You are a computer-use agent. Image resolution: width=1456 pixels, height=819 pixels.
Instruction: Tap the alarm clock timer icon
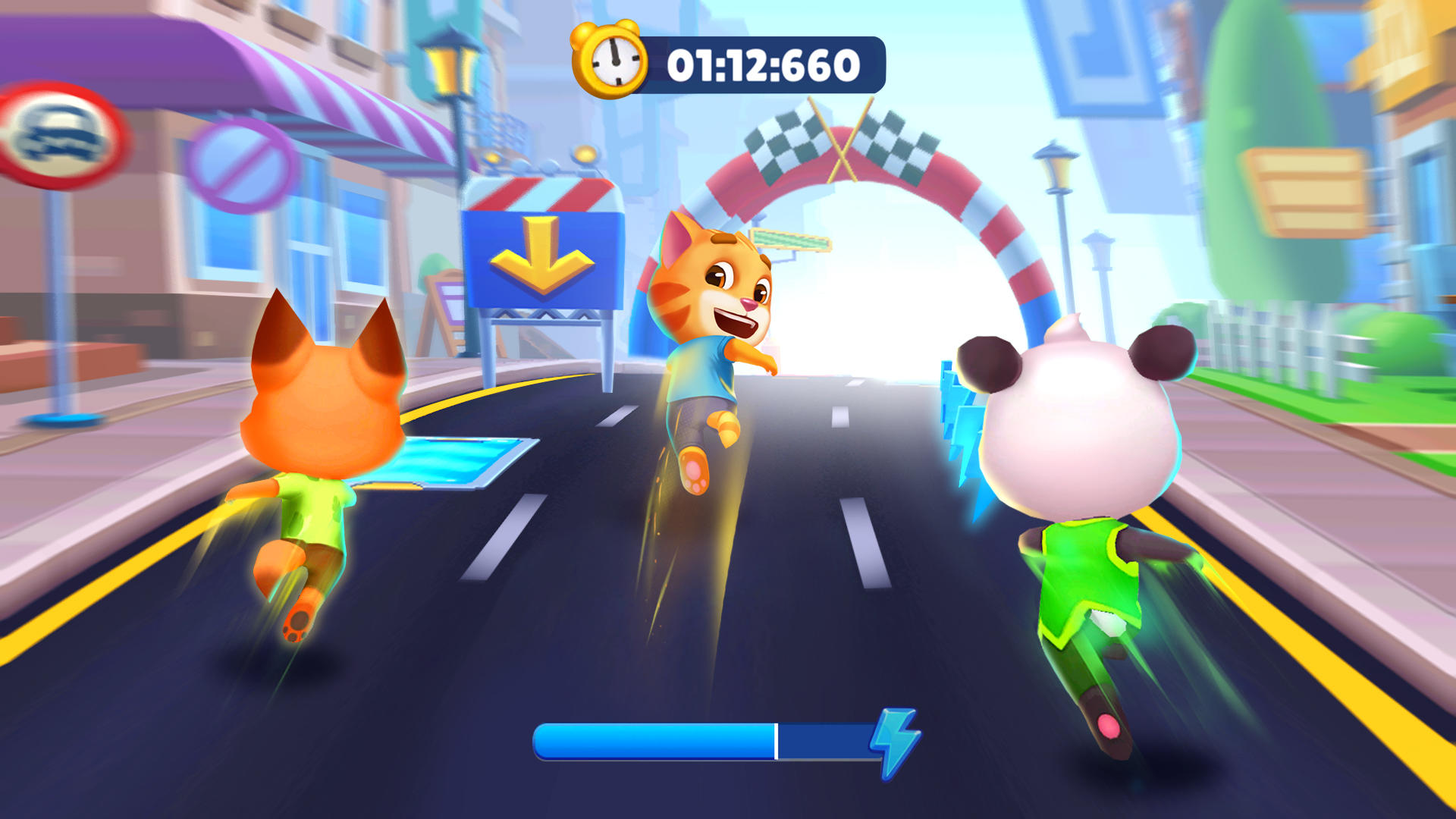[614, 61]
